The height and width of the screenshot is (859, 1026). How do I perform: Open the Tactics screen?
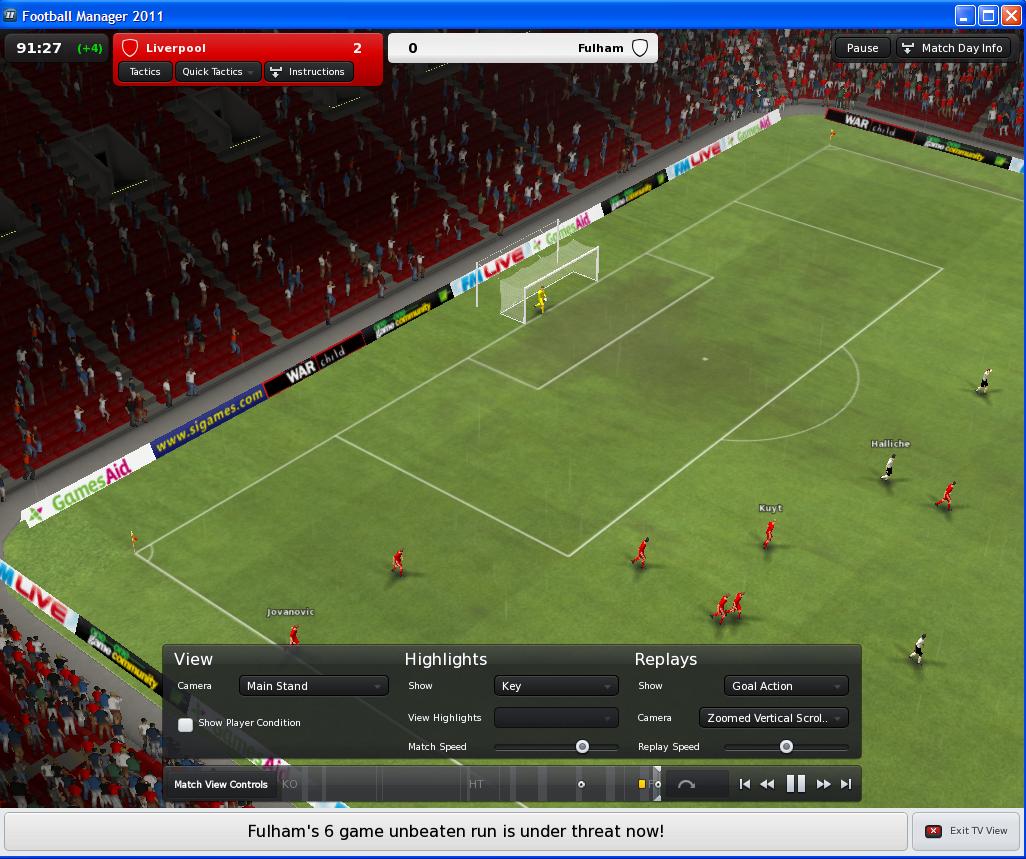[145, 72]
